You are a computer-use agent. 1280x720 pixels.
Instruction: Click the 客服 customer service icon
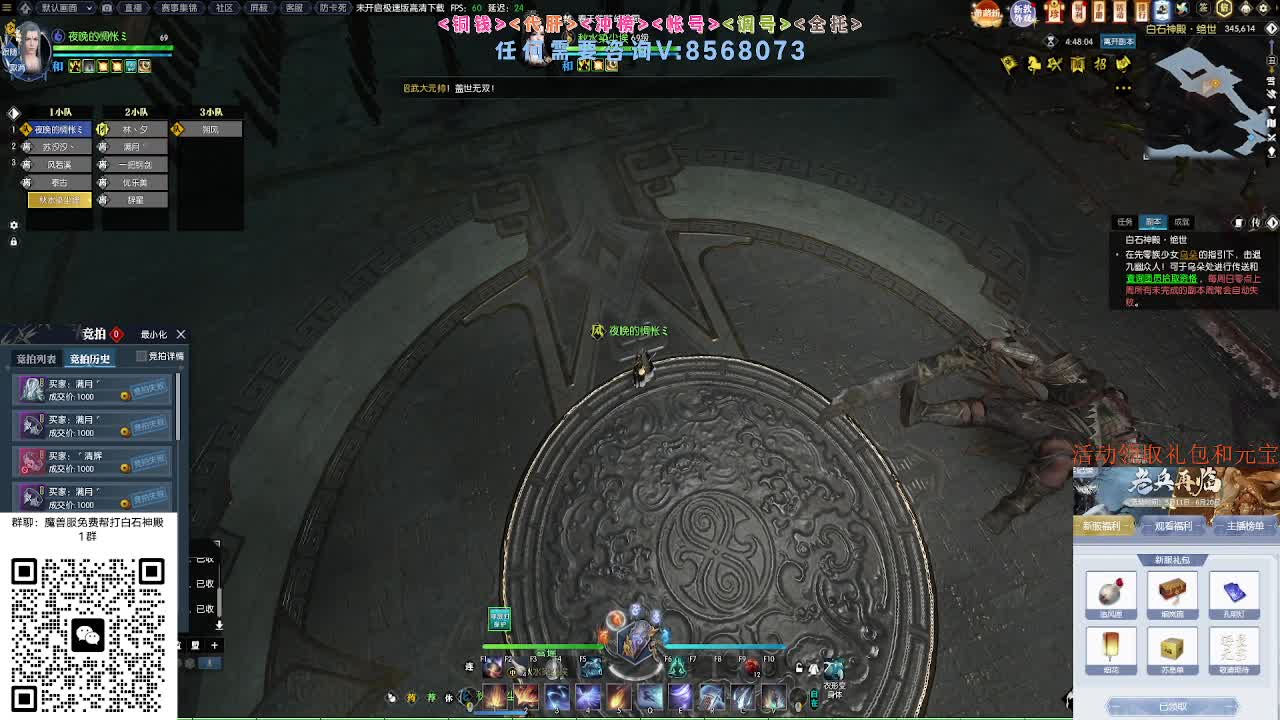tap(293, 8)
